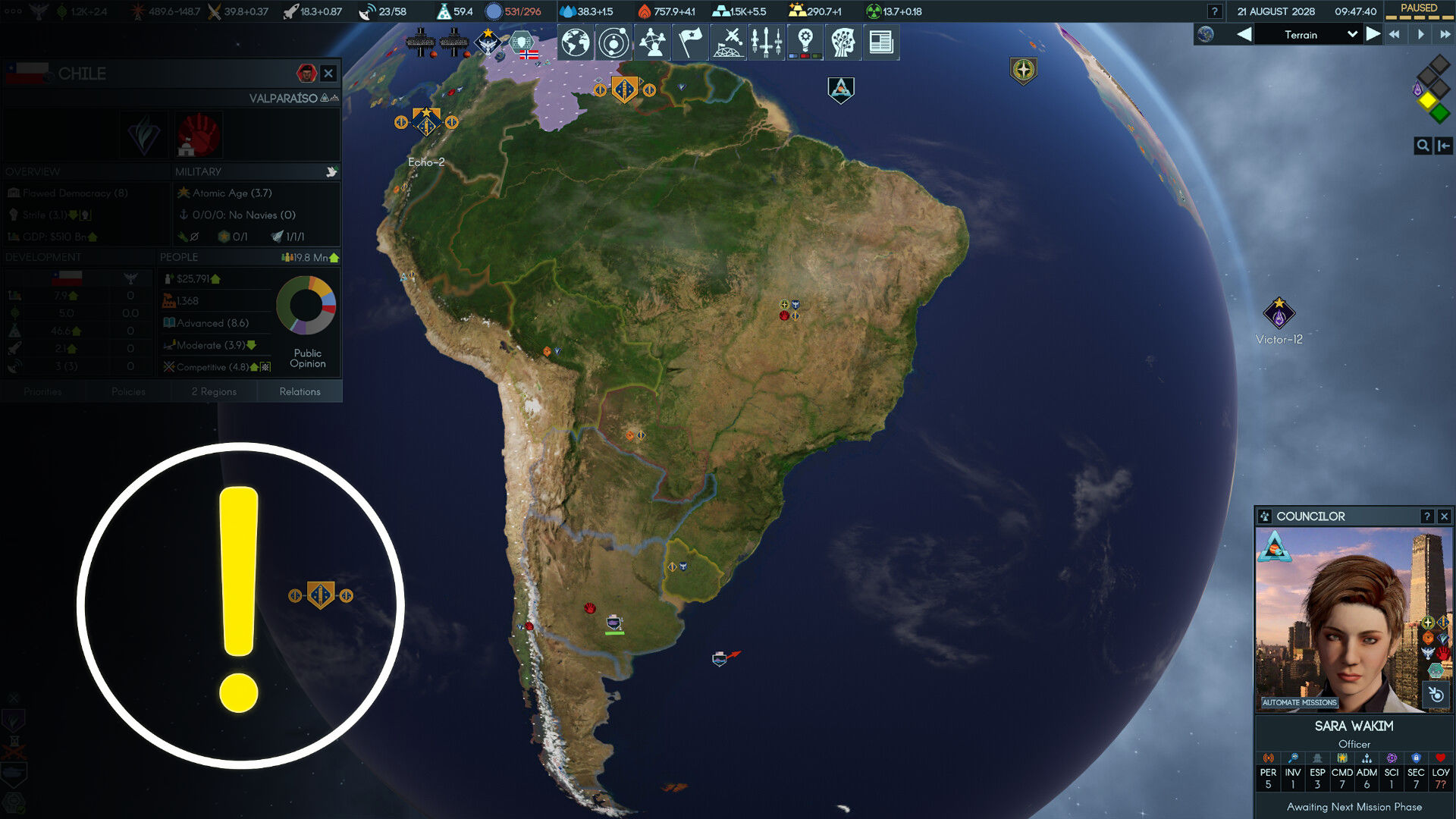The image size is (1456, 819).
Task: Select the solar system view icon
Action: [613, 43]
